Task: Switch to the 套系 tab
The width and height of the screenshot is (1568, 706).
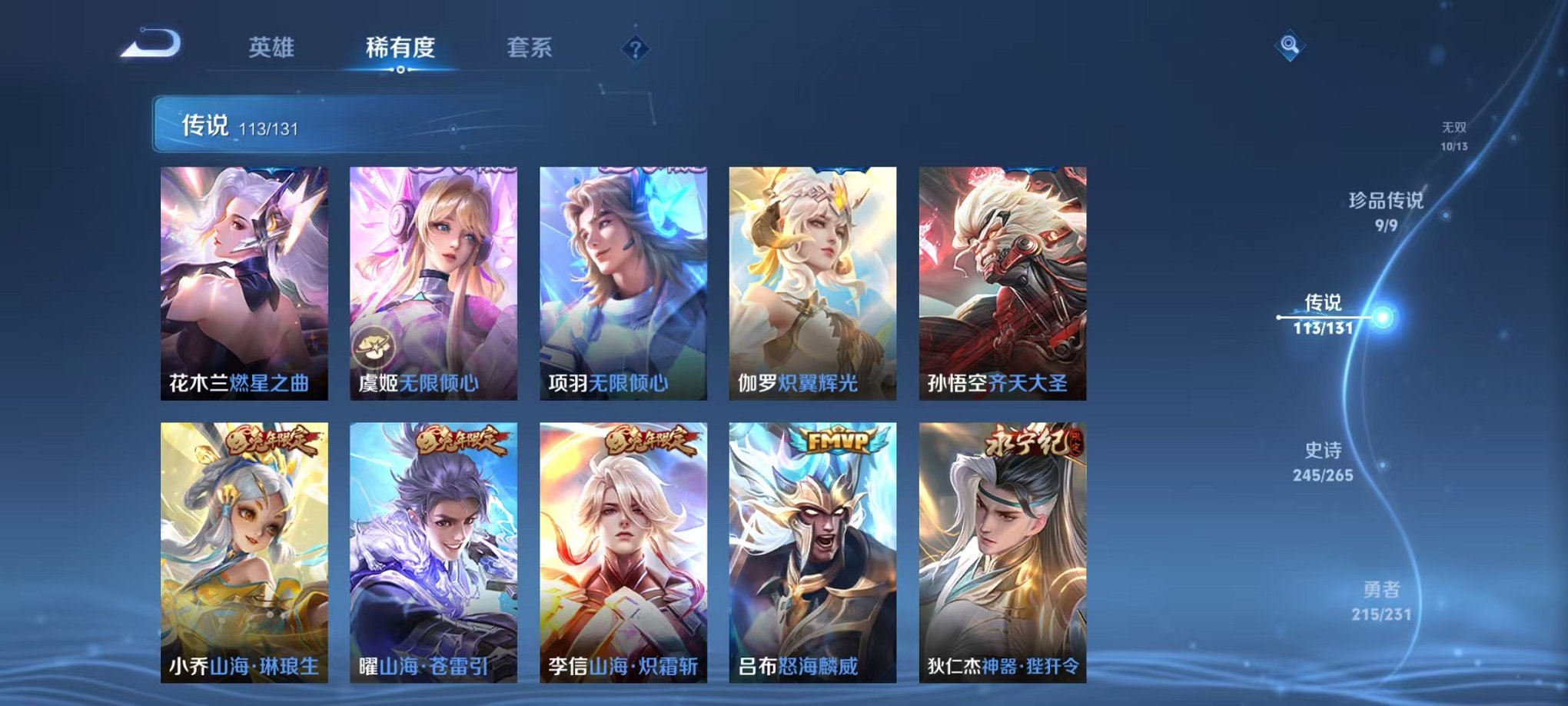Action: [538, 48]
